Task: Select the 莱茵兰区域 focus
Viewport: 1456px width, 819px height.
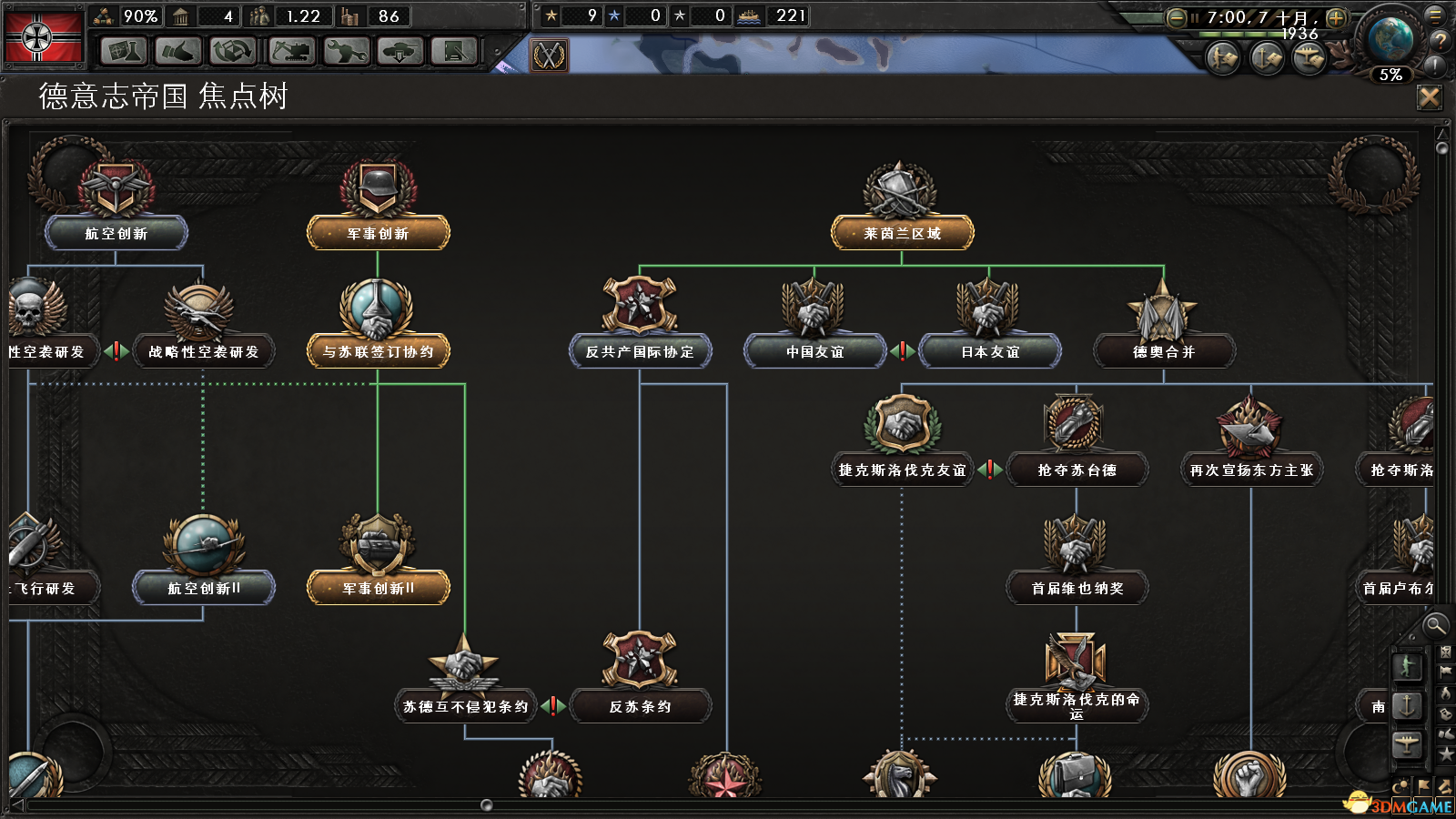Action: click(902, 233)
